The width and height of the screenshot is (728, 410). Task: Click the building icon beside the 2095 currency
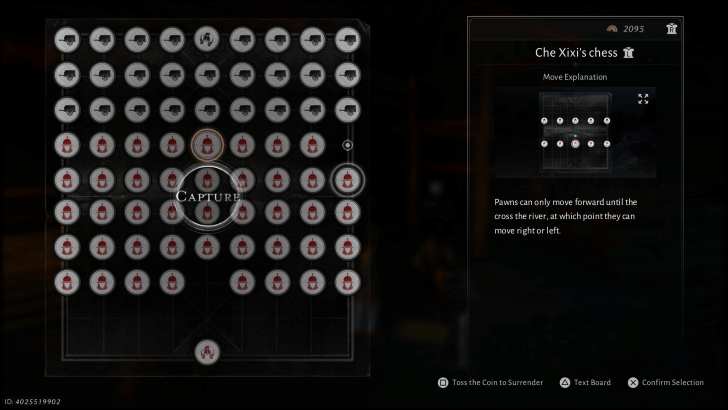pos(672,28)
